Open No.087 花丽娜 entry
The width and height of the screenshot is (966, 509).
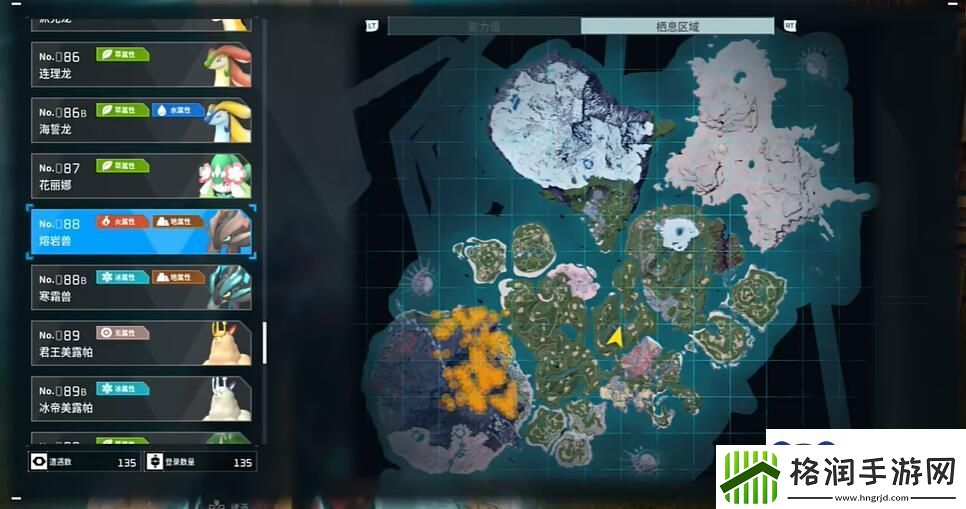[140, 177]
